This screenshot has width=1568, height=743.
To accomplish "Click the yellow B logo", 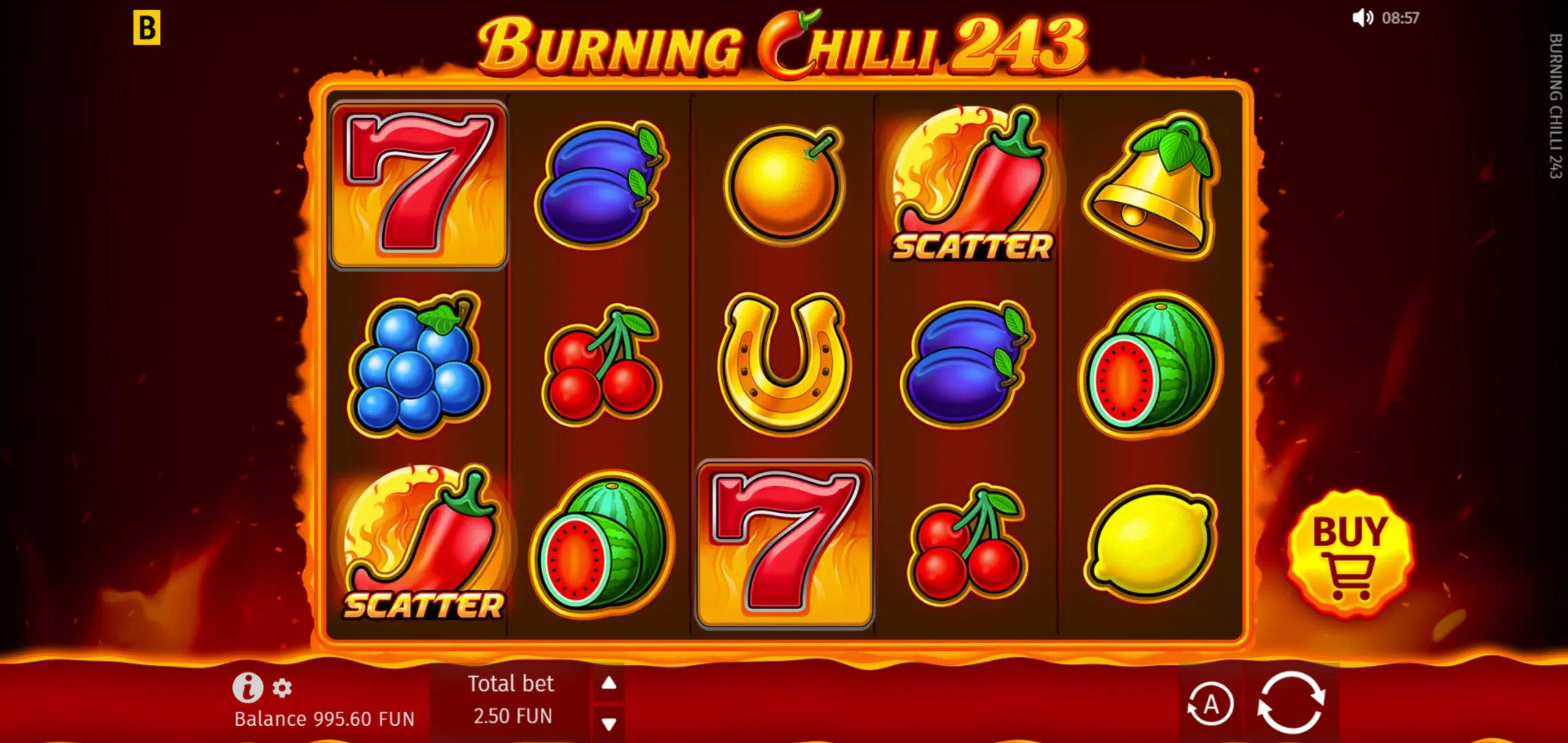I will coord(147,29).
